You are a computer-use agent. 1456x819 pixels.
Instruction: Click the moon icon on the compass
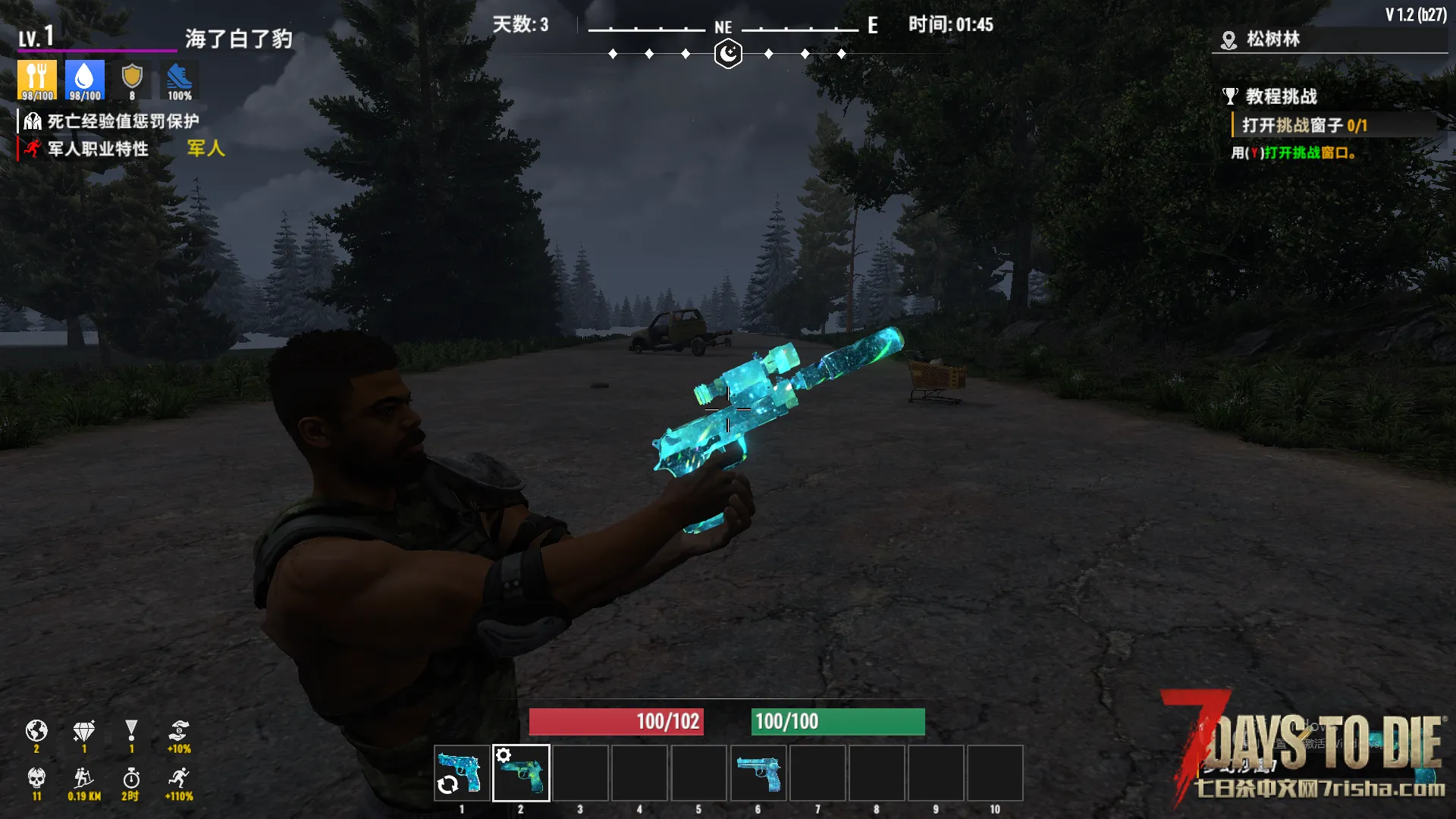coord(728,54)
